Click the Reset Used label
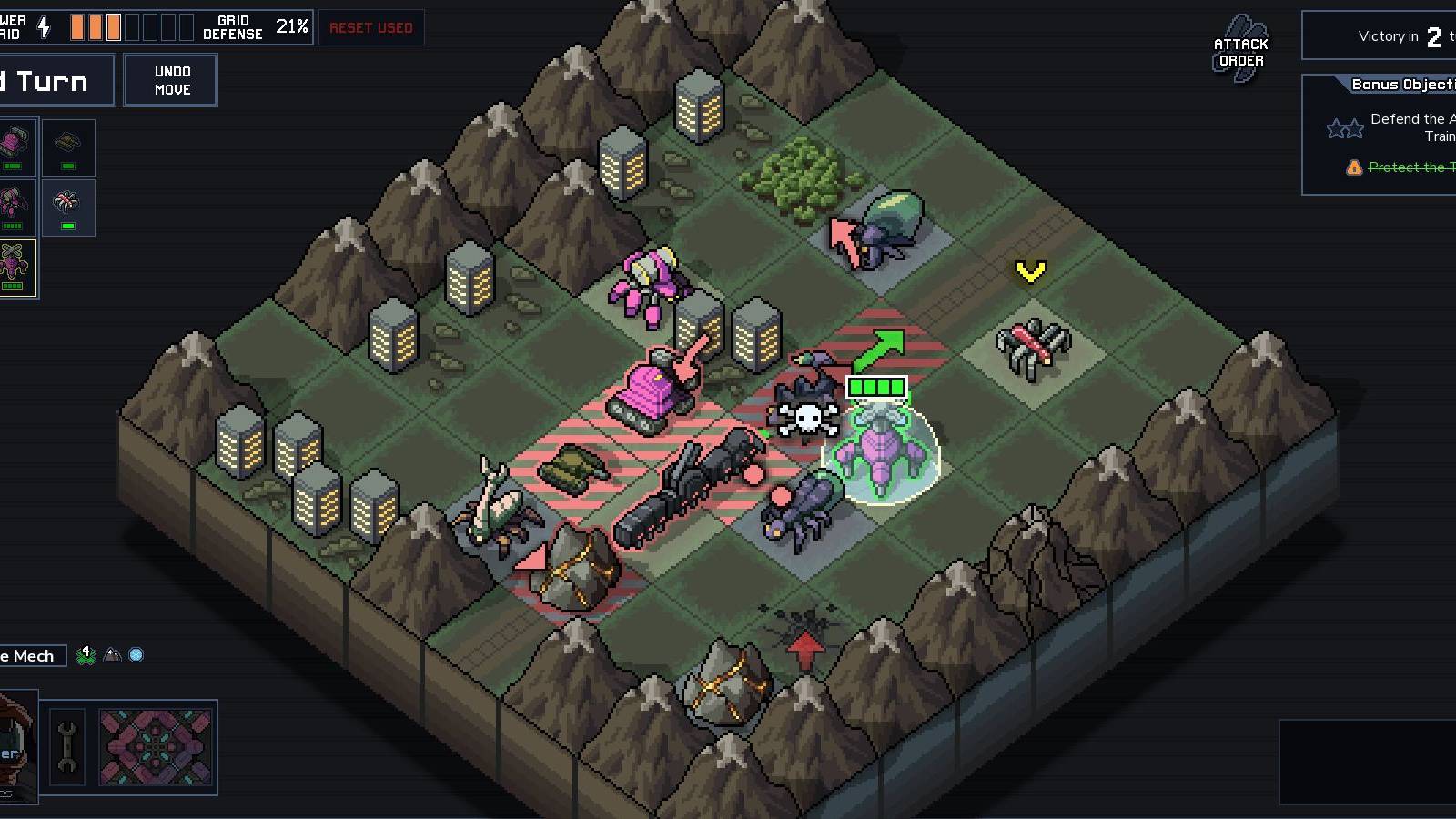 371,28
